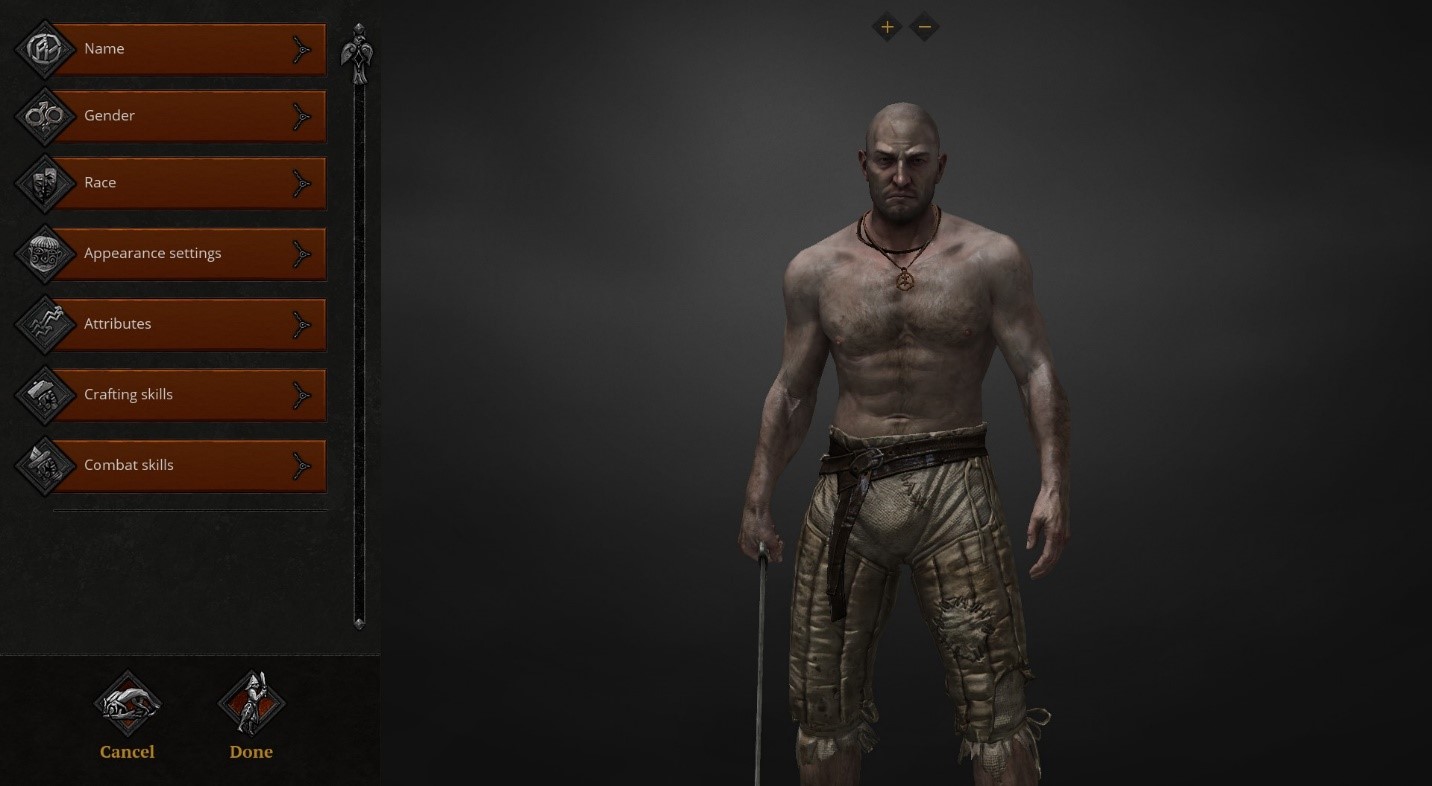Image resolution: width=1432 pixels, height=786 pixels.
Task: Open the Name menu entry
Action: tap(188, 49)
